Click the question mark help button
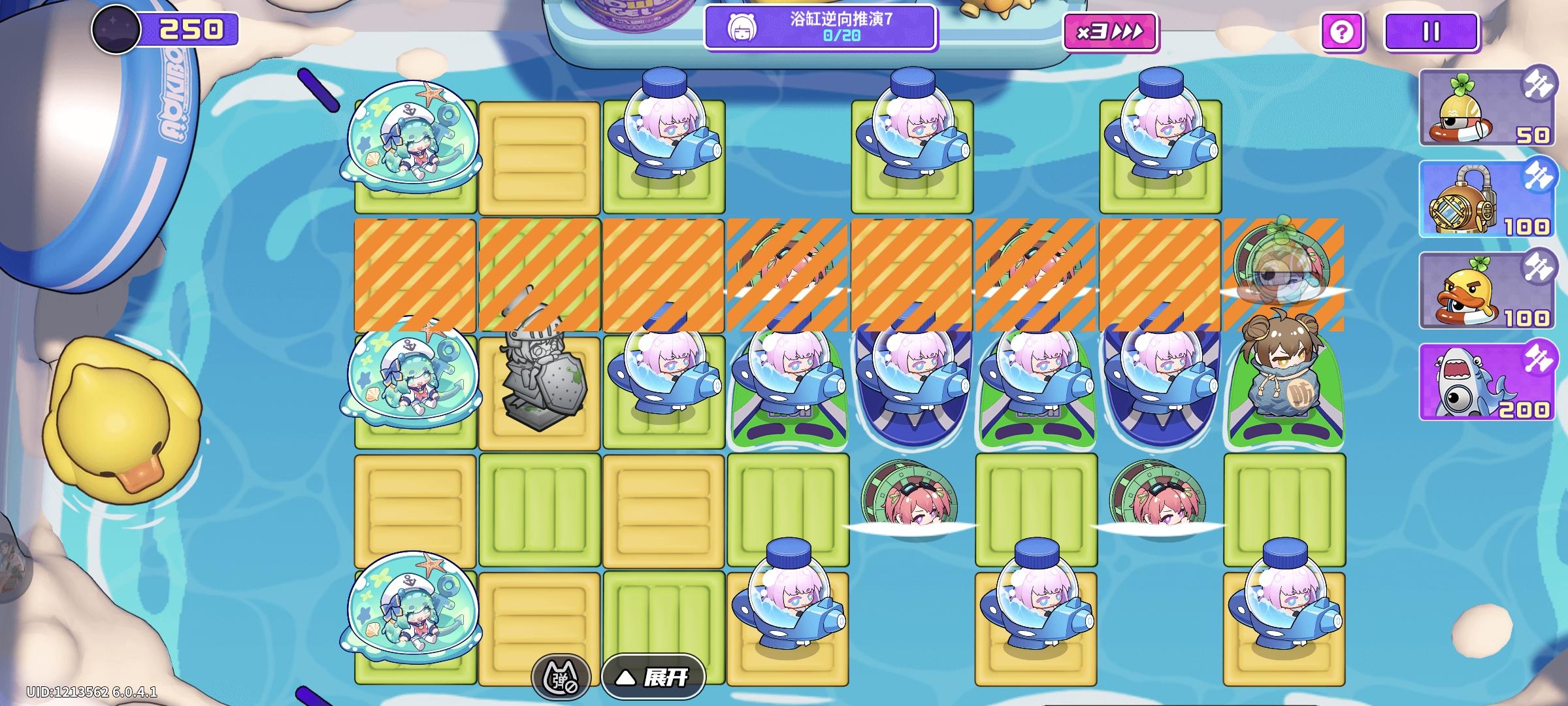Viewport: 1568px width, 706px height. point(1340,30)
